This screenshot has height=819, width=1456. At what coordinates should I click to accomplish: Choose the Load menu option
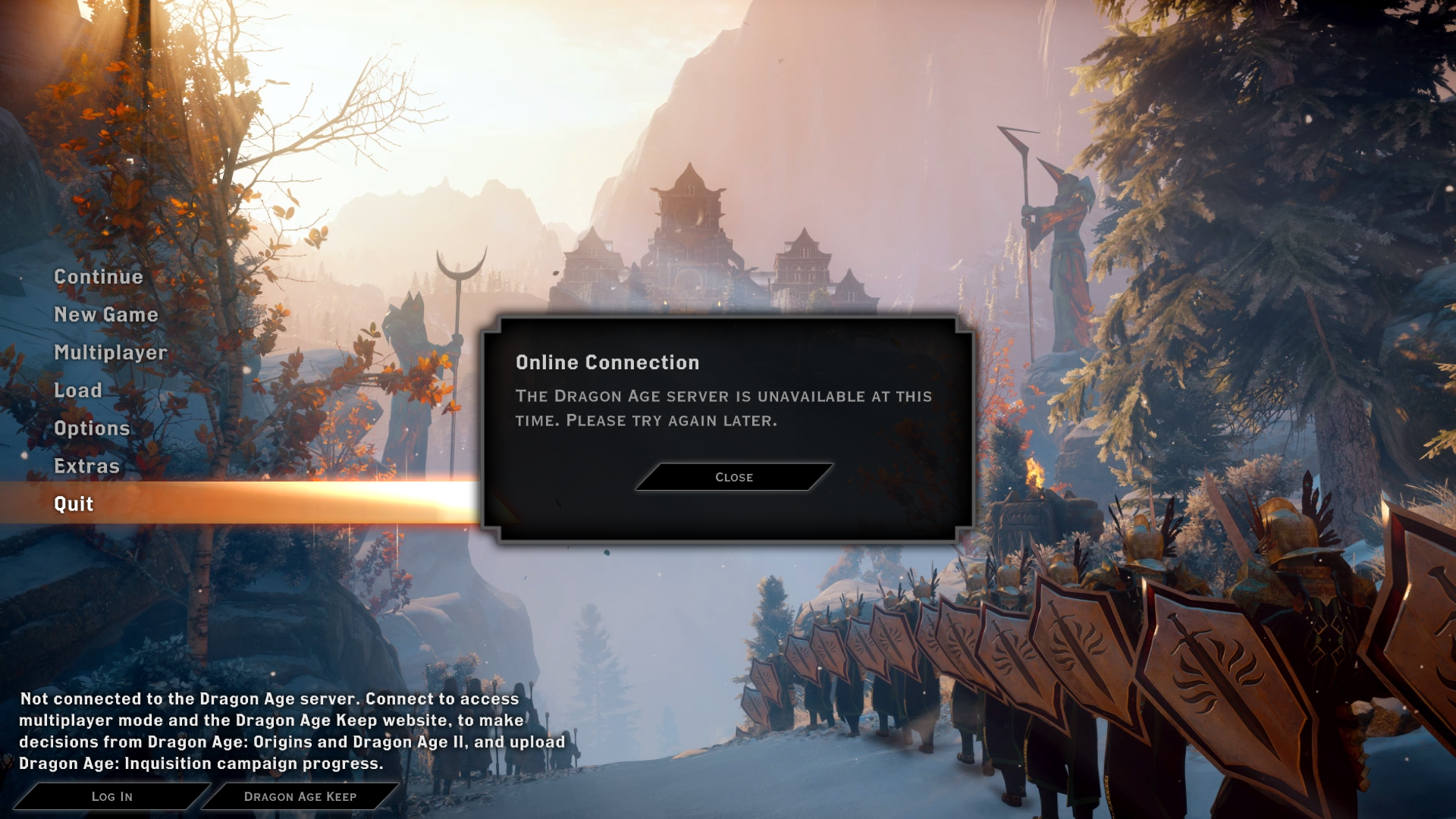(78, 391)
